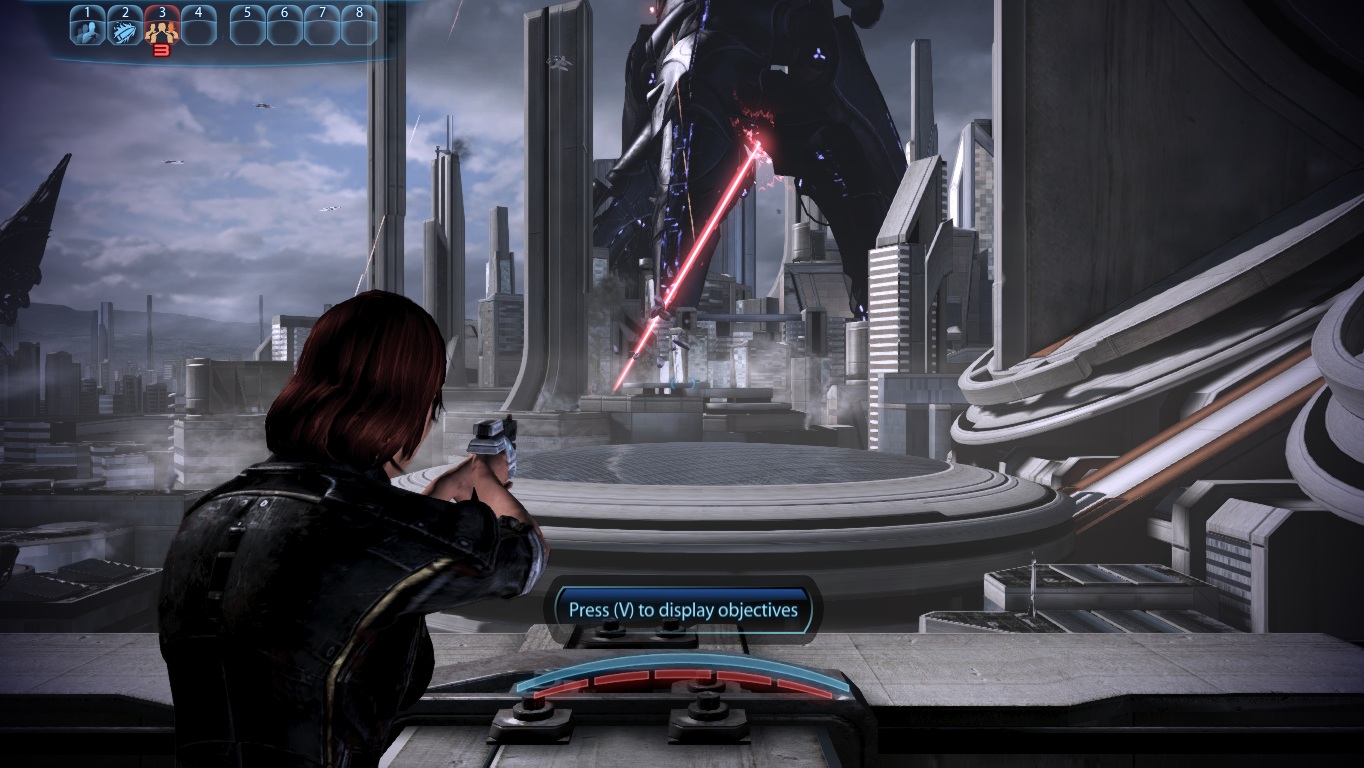This screenshot has height=768, width=1364.
Task: Use the flaming shot power in slot 2
Action: 124,28
